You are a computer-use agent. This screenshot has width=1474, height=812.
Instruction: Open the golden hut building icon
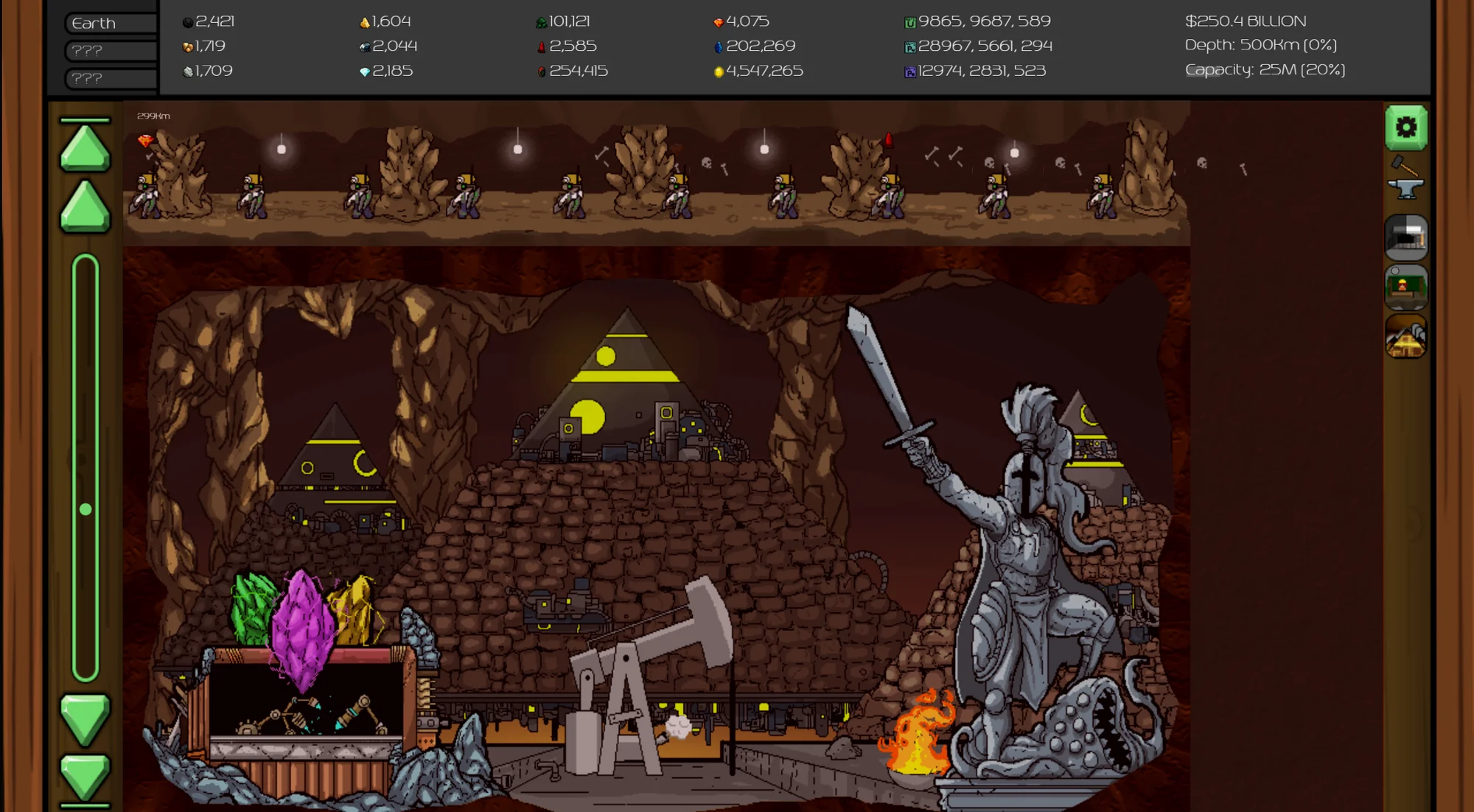(x=1405, y=337)
